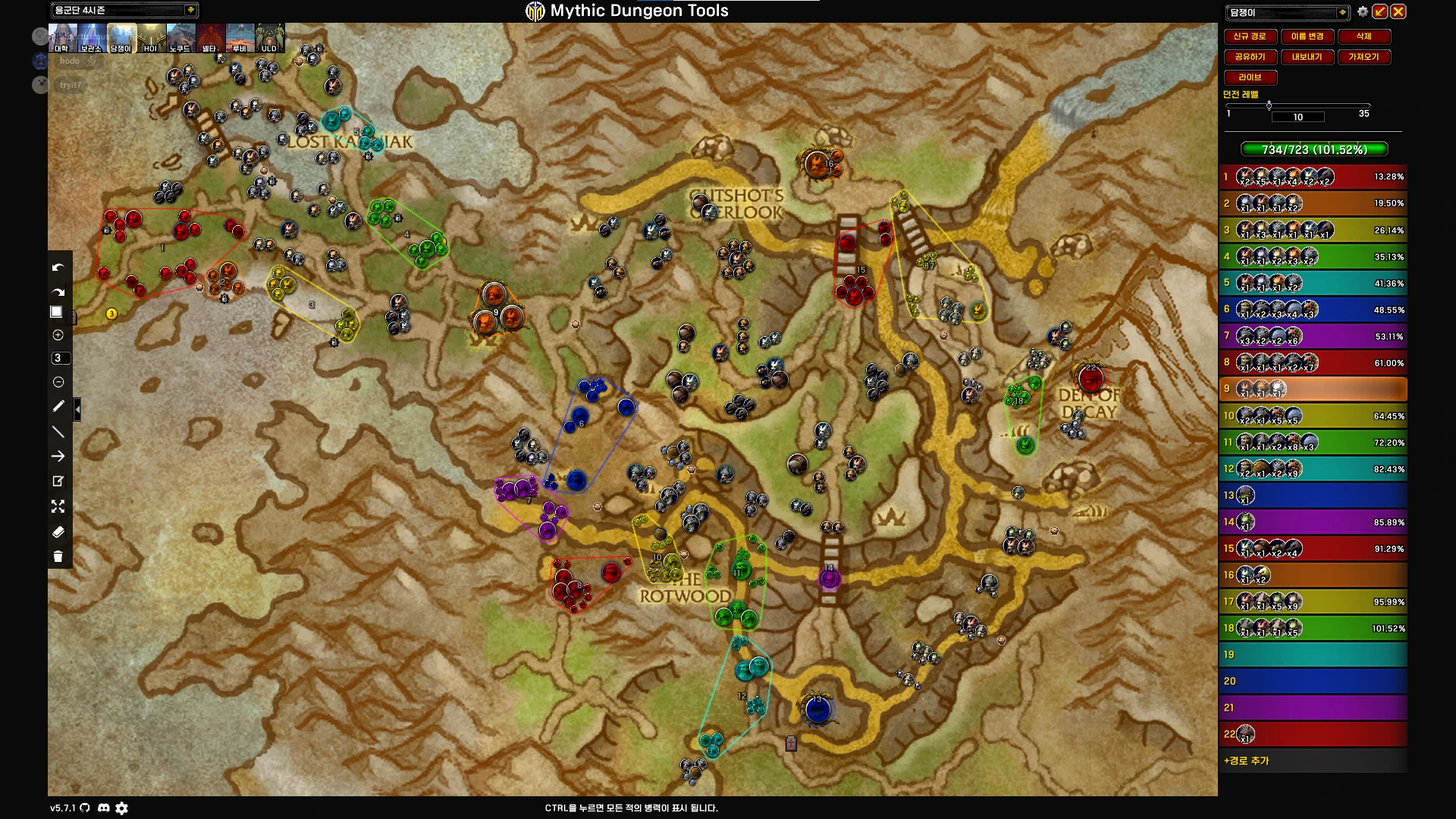This screenshot has width=1456, height=819.
Task: Select pull 9 in the pull list
Action: 1313,389
